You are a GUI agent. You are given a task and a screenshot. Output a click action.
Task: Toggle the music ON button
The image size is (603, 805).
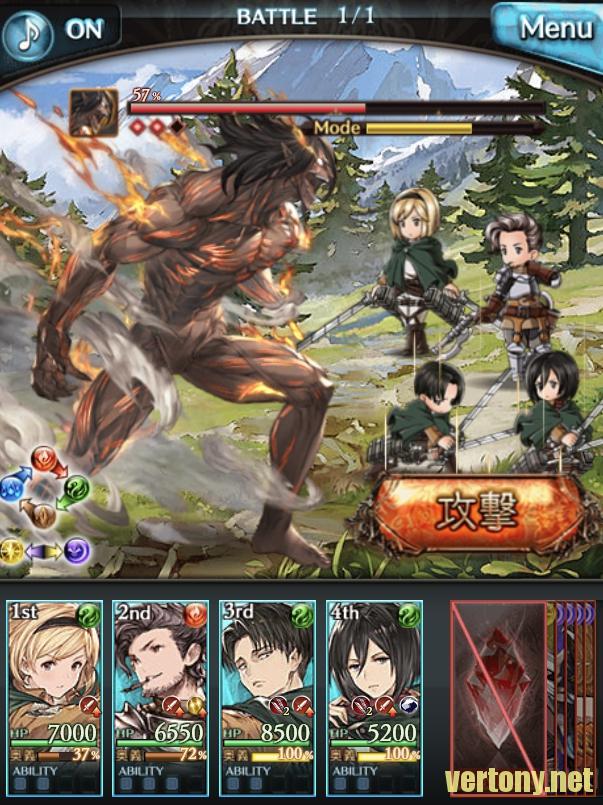(58, 30)
